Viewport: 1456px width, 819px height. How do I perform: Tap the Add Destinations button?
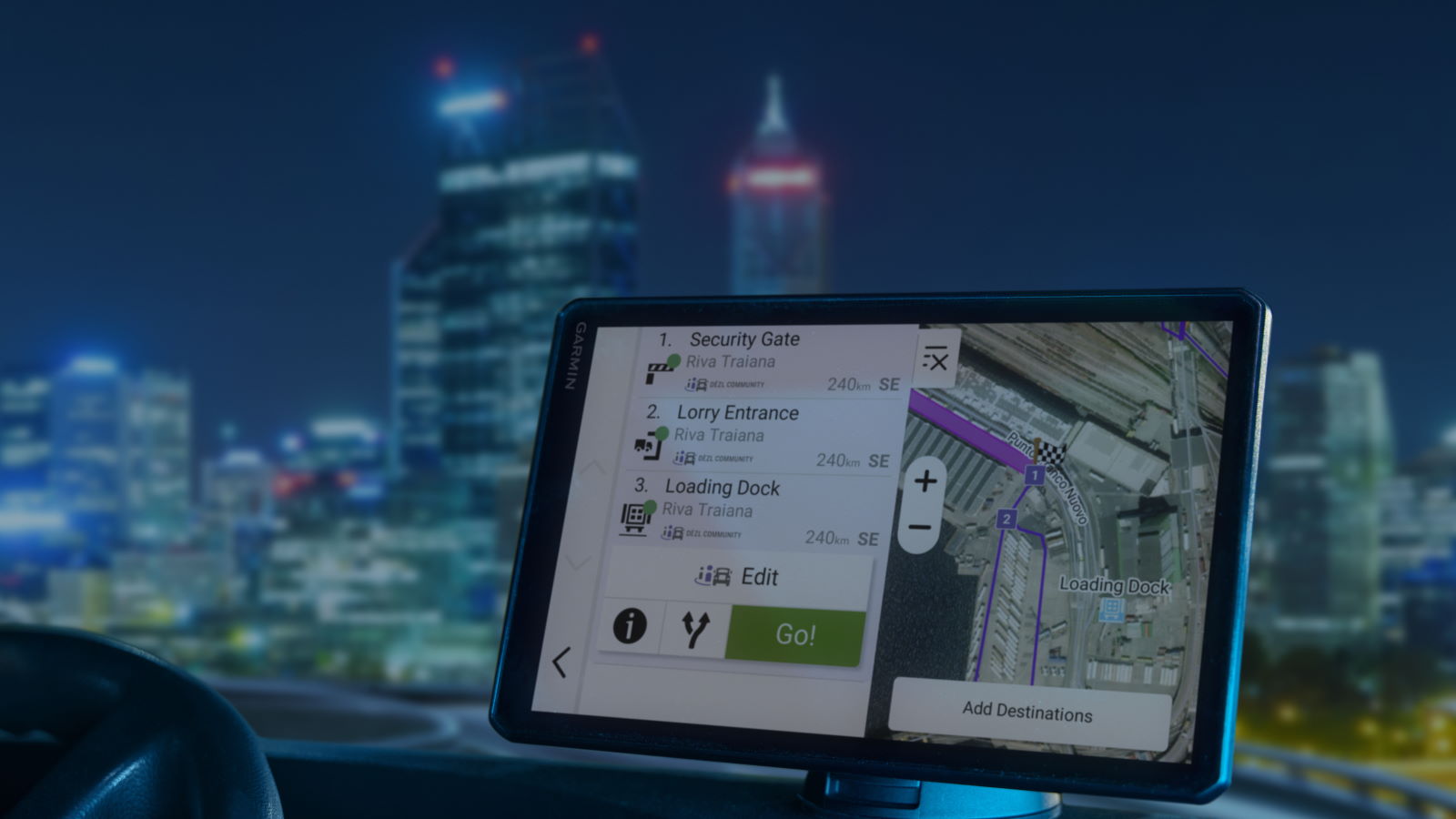tap(1027, 712)
